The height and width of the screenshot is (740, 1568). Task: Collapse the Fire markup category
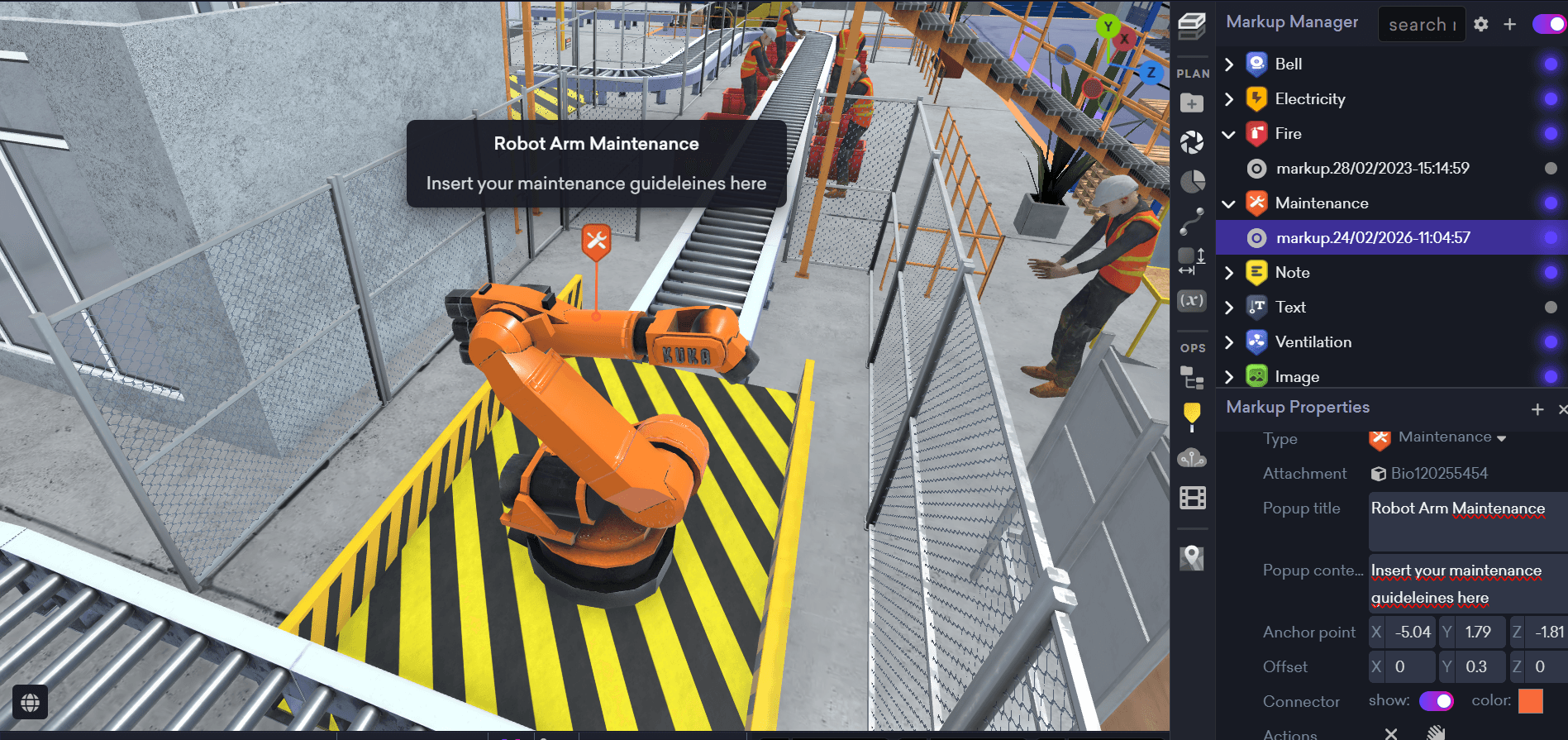[1228, 133]
